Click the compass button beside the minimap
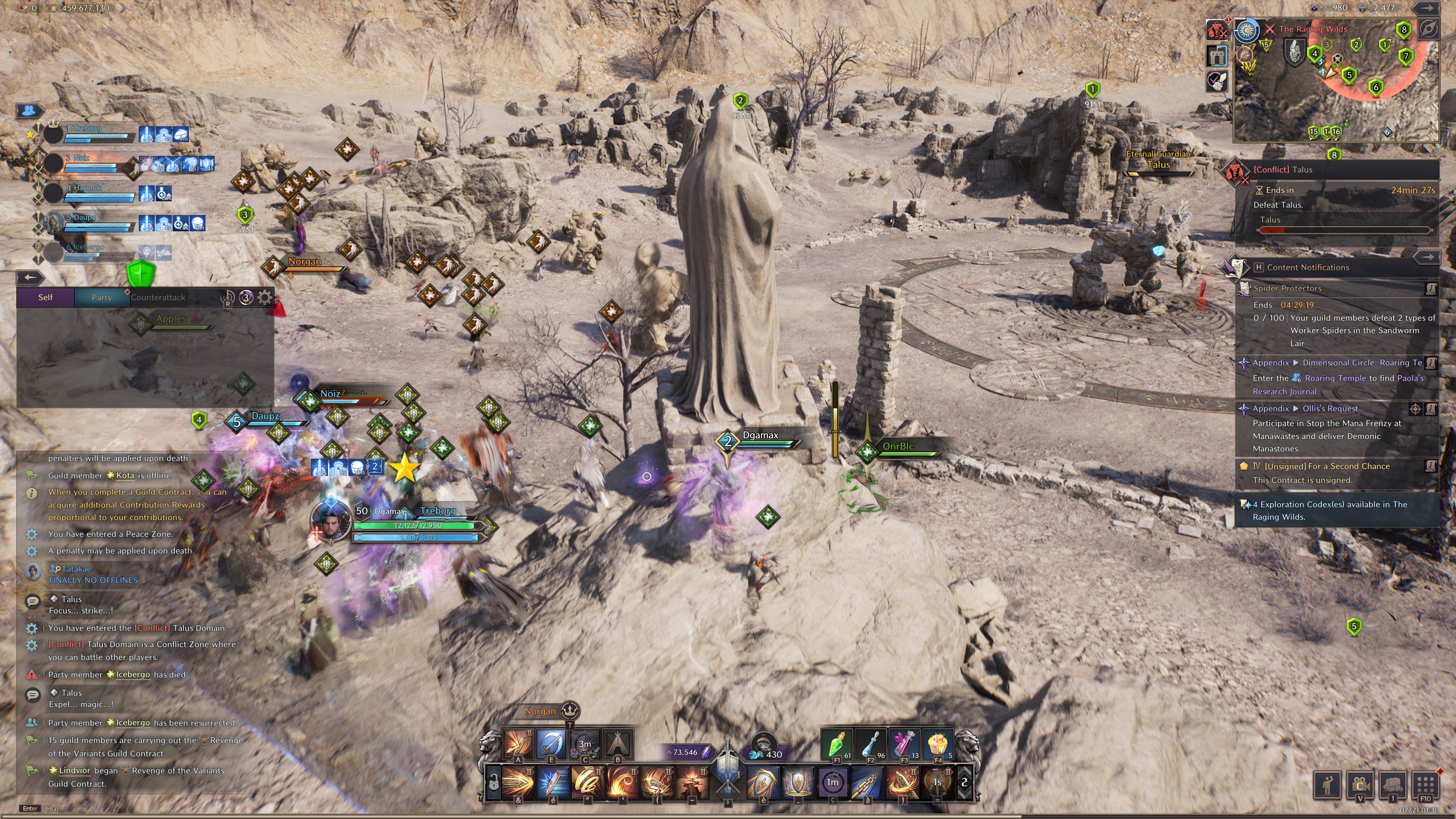The width and height of the screenshot is (1456, 819). click(1428, 30)
